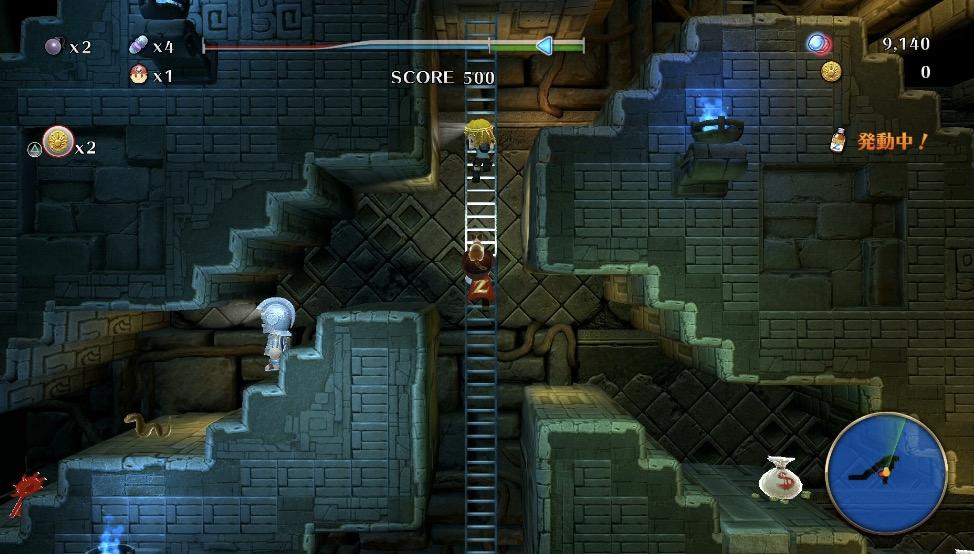The image size is (974, 554).
Task: Click the spelunker lives icon
Action: coord(138,74)
